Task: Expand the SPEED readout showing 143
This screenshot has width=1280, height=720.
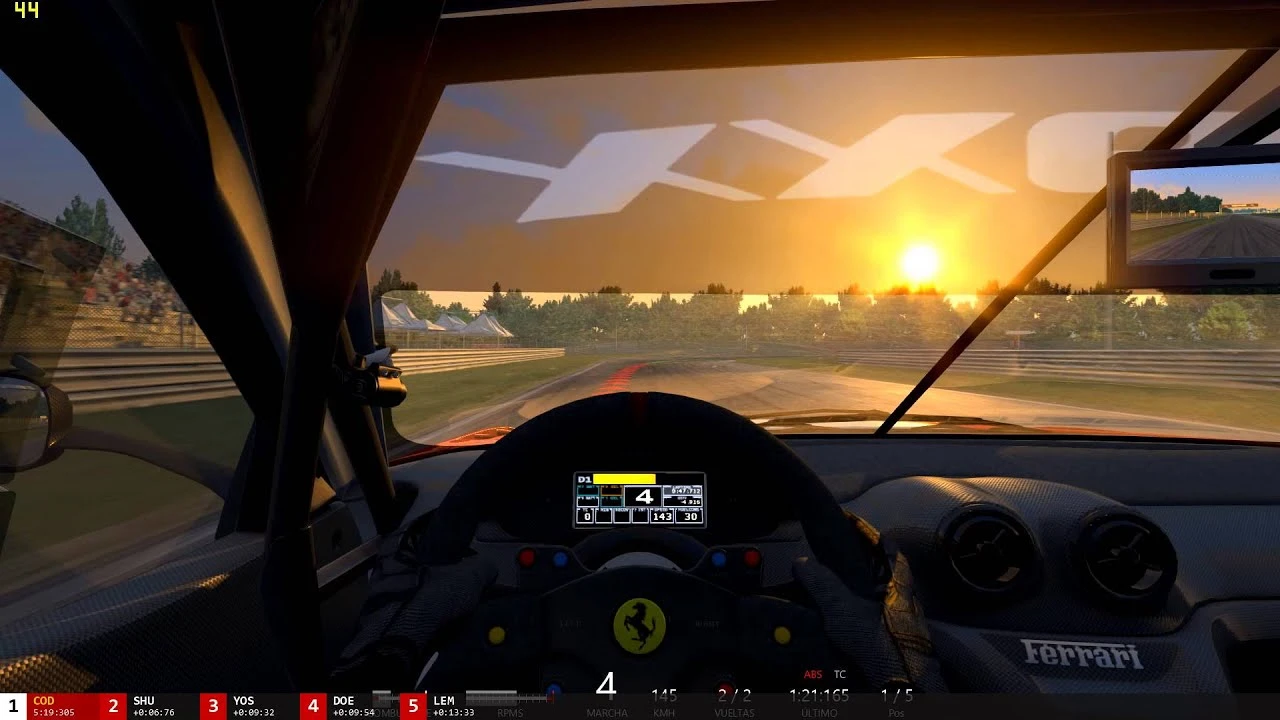Action: point(661,515)
